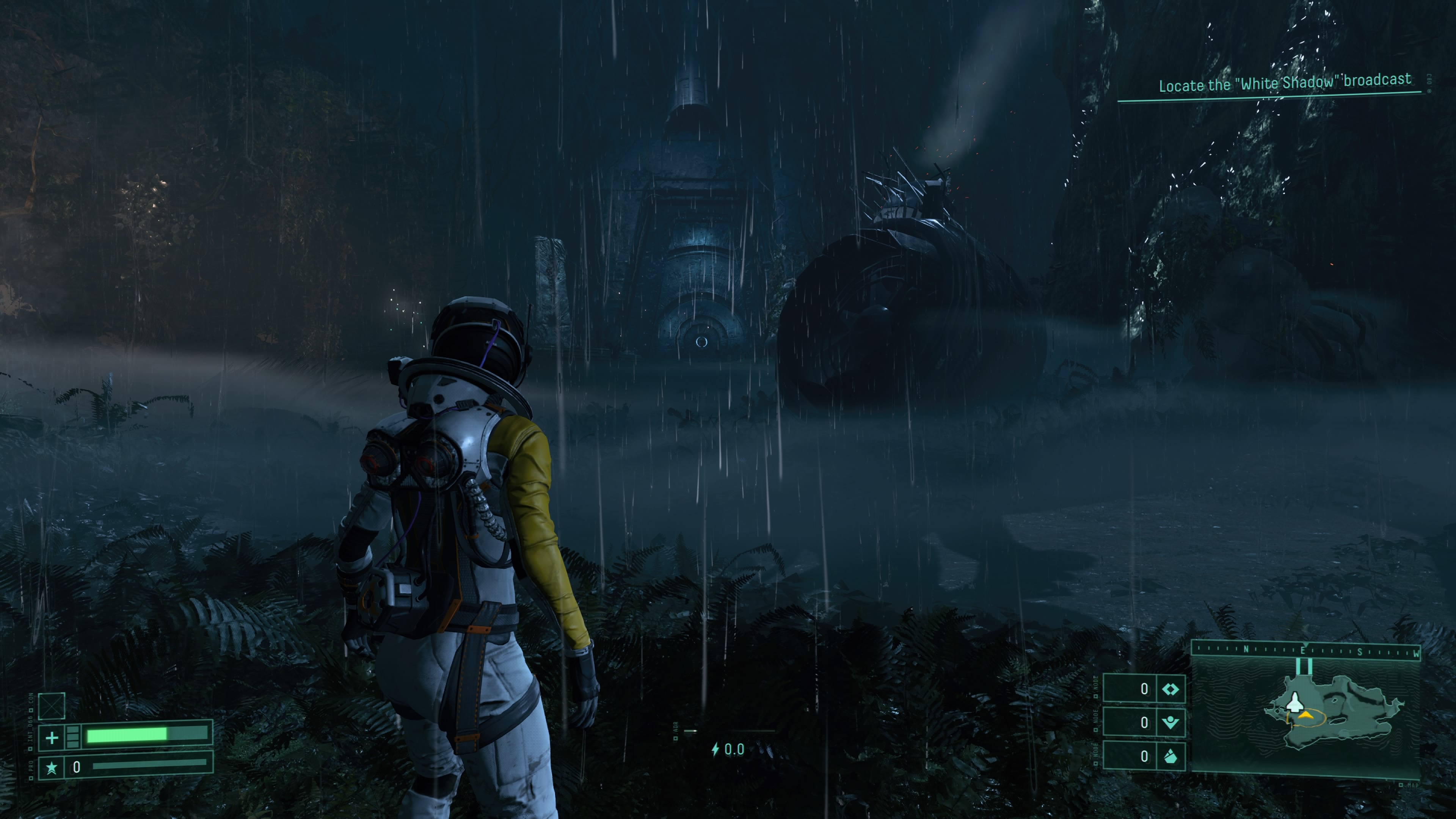Click the compass strip above the minimap

coord(1305,651)
